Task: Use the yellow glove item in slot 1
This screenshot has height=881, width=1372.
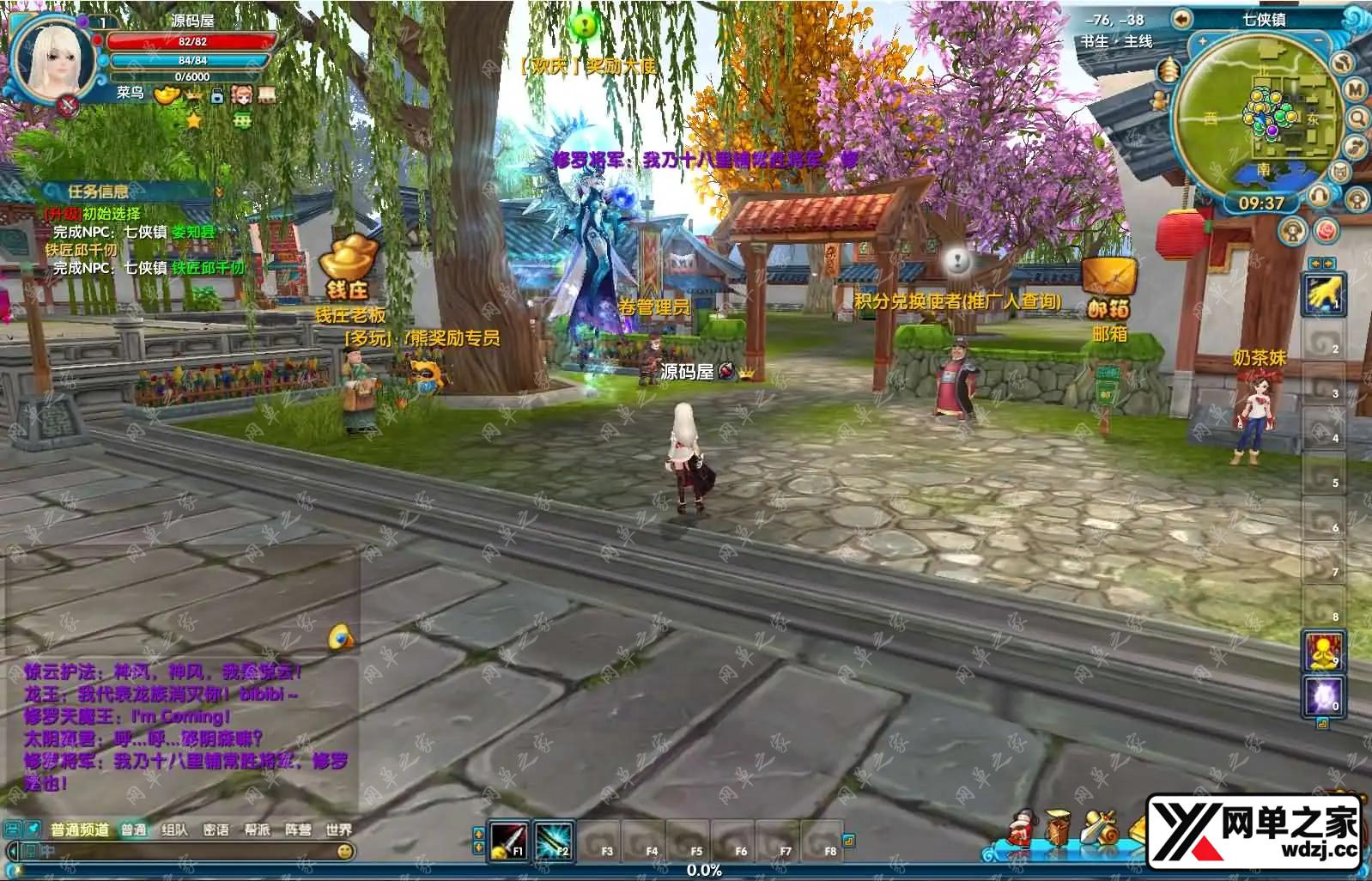Action: pos(1322,295)
